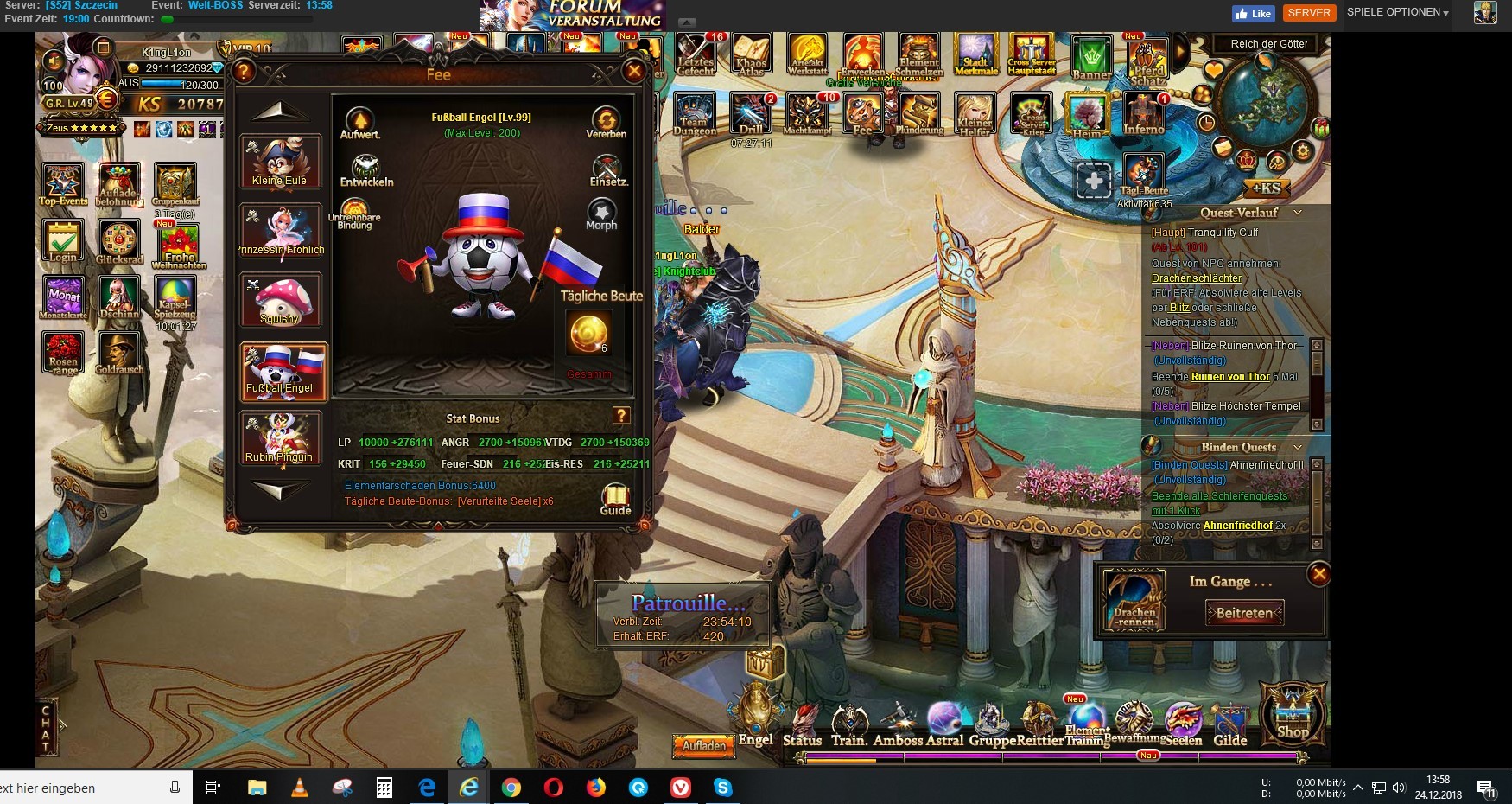Choose the Squishy mushroom fairy
The width and height of the screenshot is (1512, 804).
coord(281,300)
